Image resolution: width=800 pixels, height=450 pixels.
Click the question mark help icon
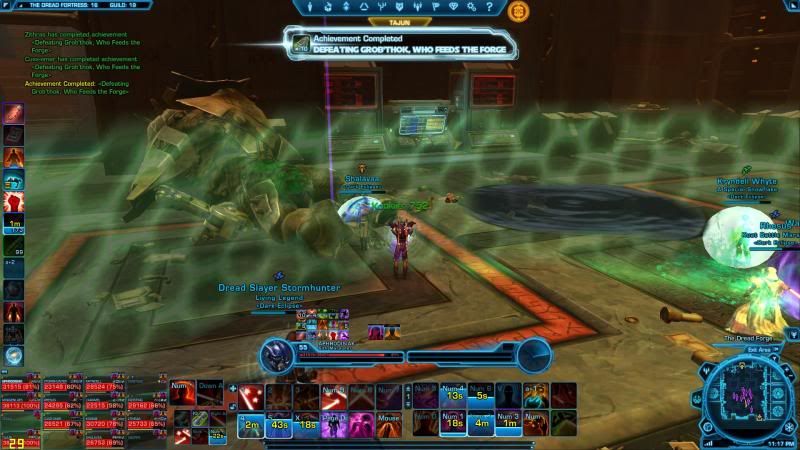tap(491, 6)
